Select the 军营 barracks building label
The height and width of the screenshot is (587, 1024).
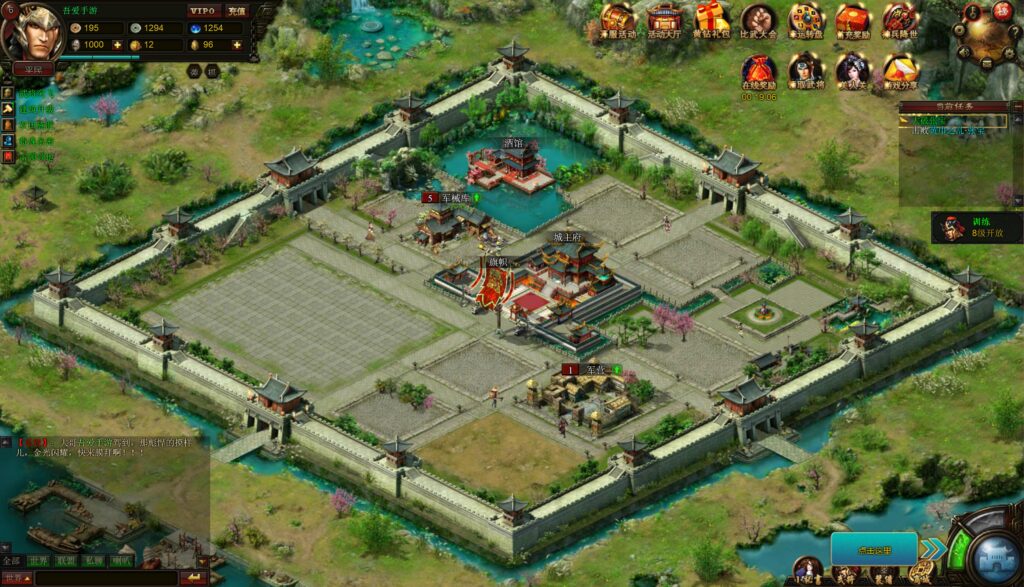(x=596, y=369)
